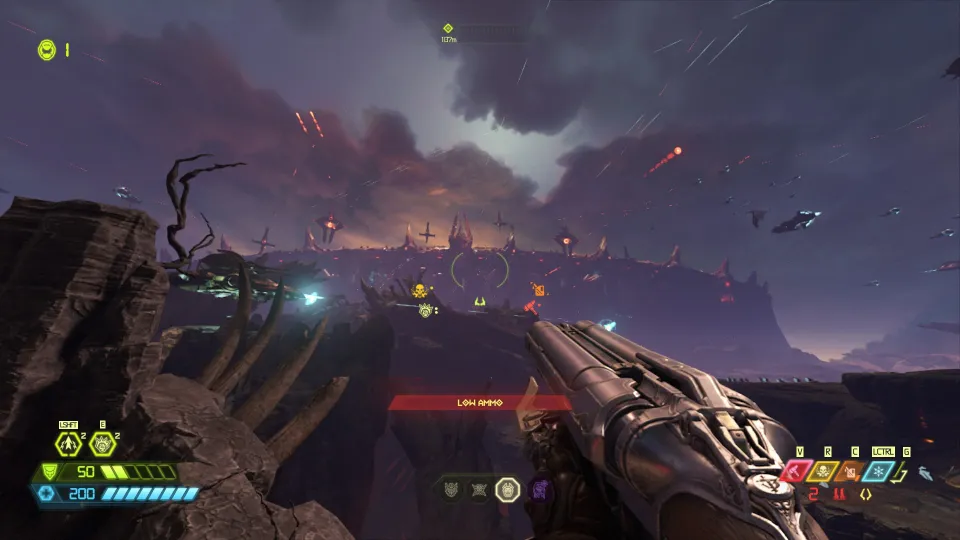Click the yellow skull enemy marker
The width and height of the screenshot is (960, 540).
[420, 291]
